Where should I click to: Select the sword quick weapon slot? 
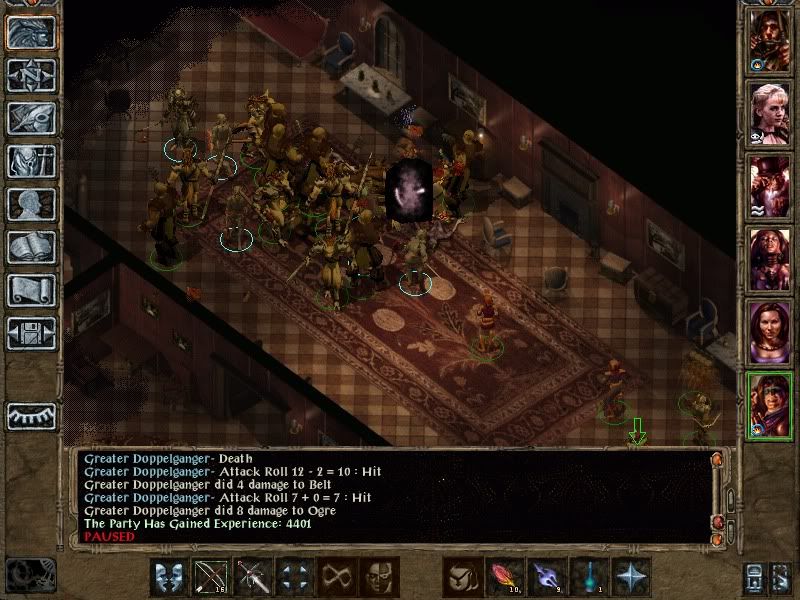[x=253, y=577]
